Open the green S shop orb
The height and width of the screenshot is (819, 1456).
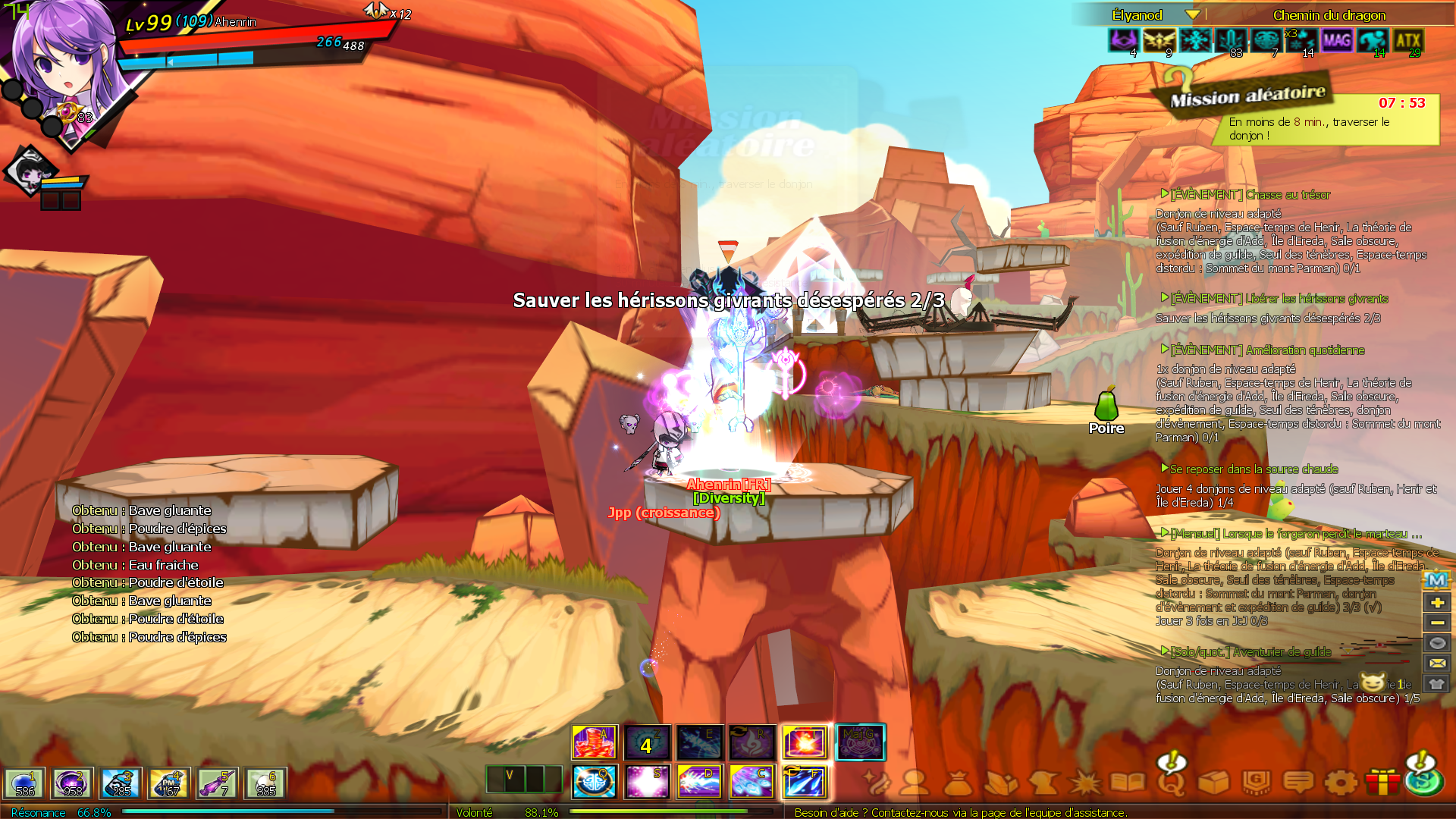(x=1424, y=780)
